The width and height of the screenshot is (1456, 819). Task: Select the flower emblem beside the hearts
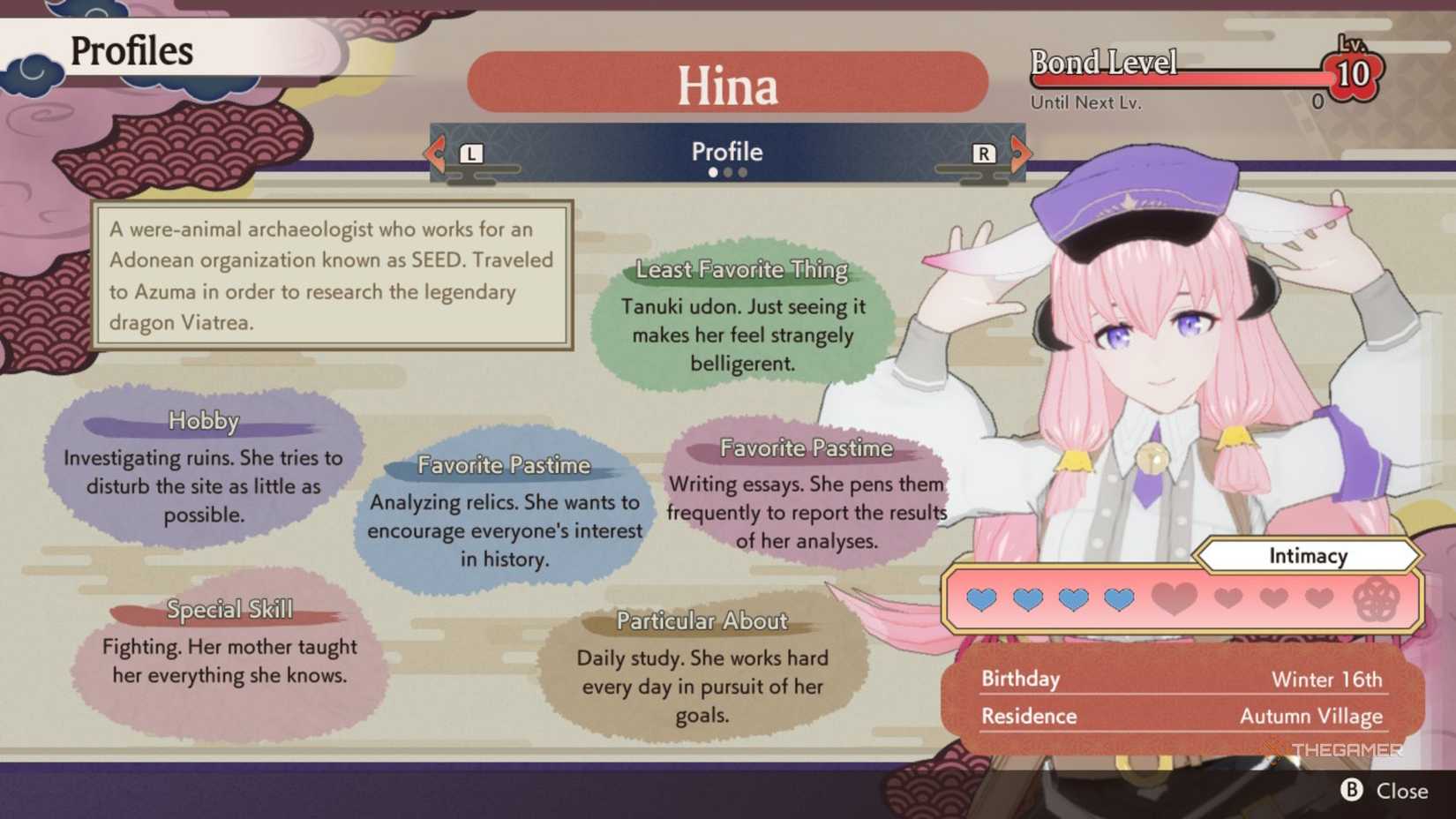(1377, 599)
